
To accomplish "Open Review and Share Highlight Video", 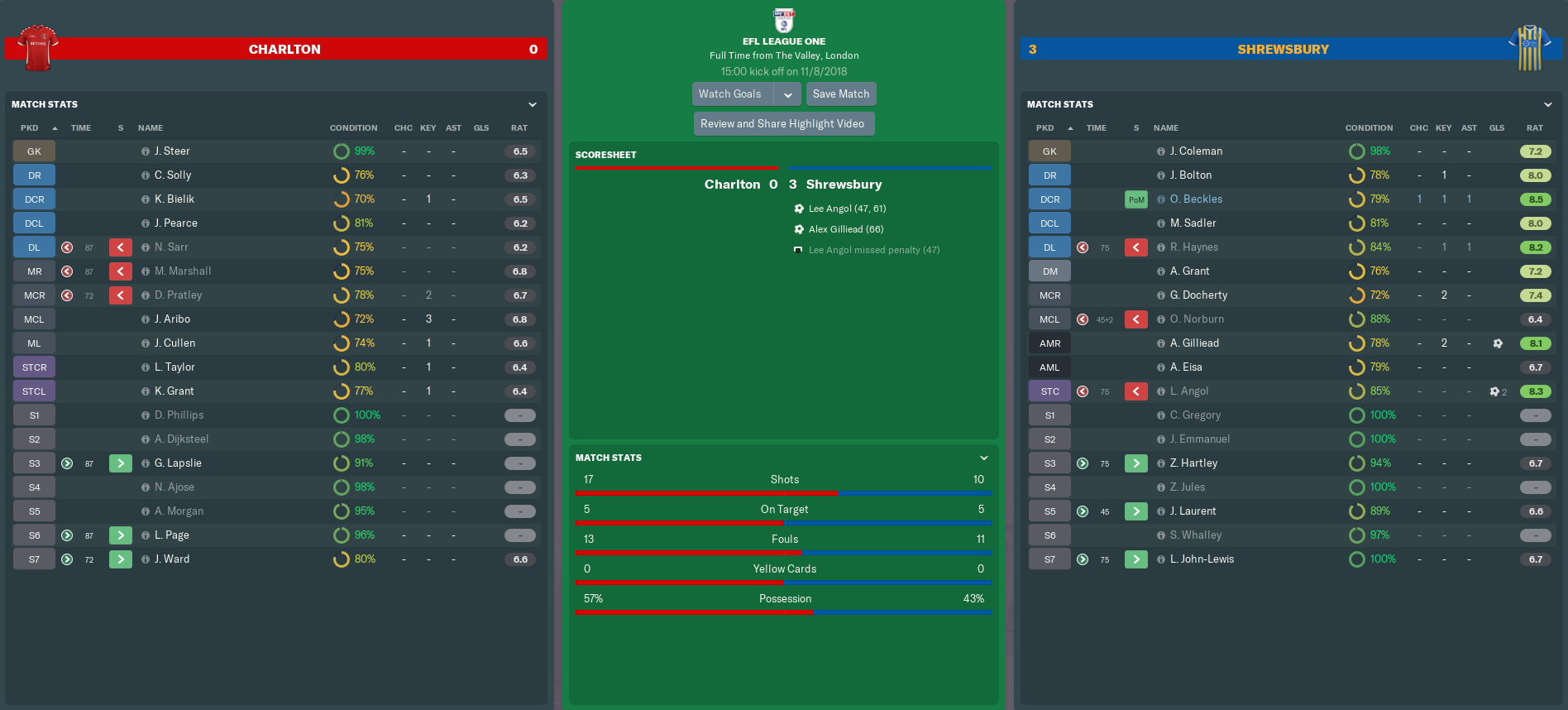I will [782, 124].
